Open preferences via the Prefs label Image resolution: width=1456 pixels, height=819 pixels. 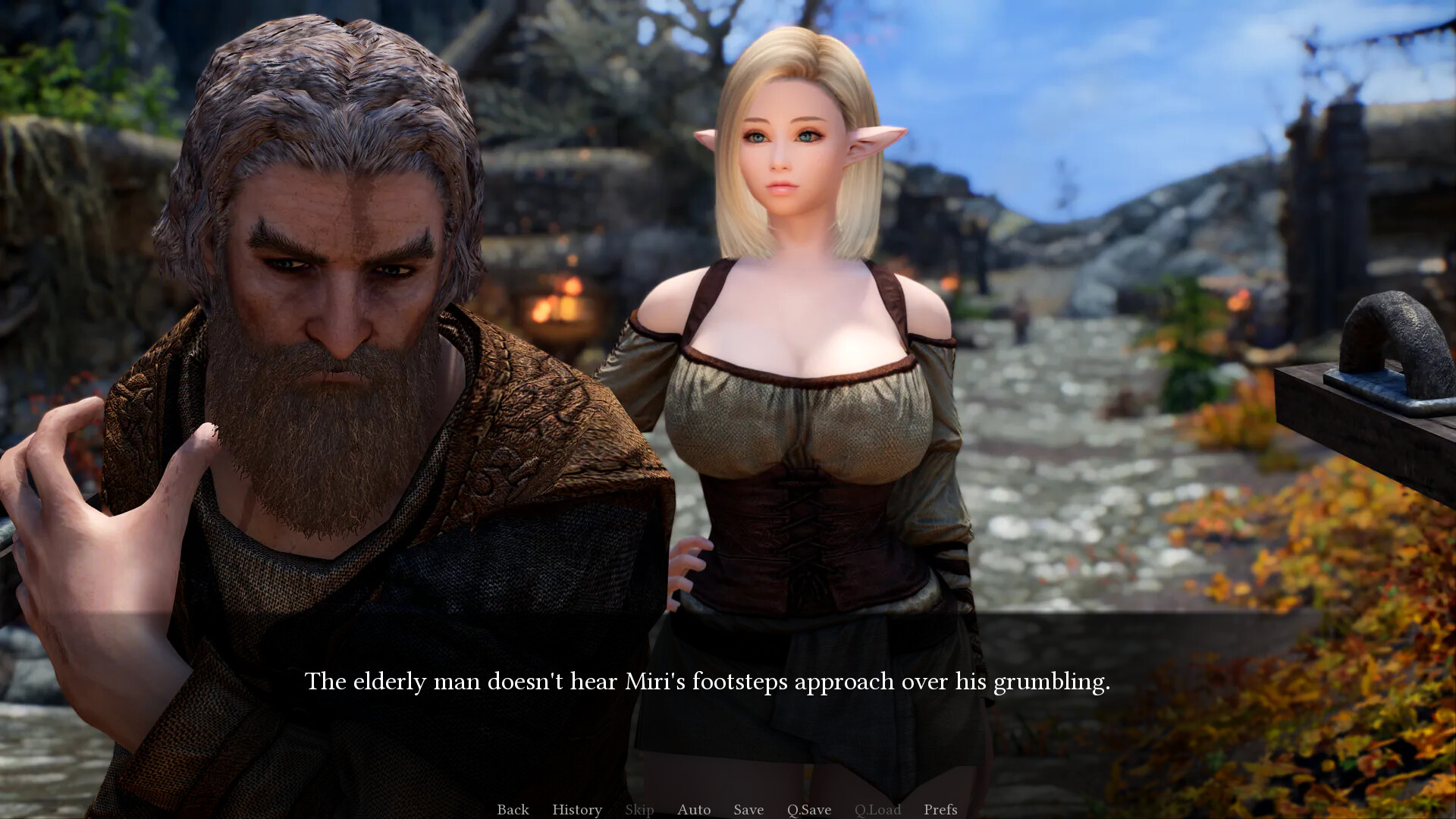[x=940, y=809]
